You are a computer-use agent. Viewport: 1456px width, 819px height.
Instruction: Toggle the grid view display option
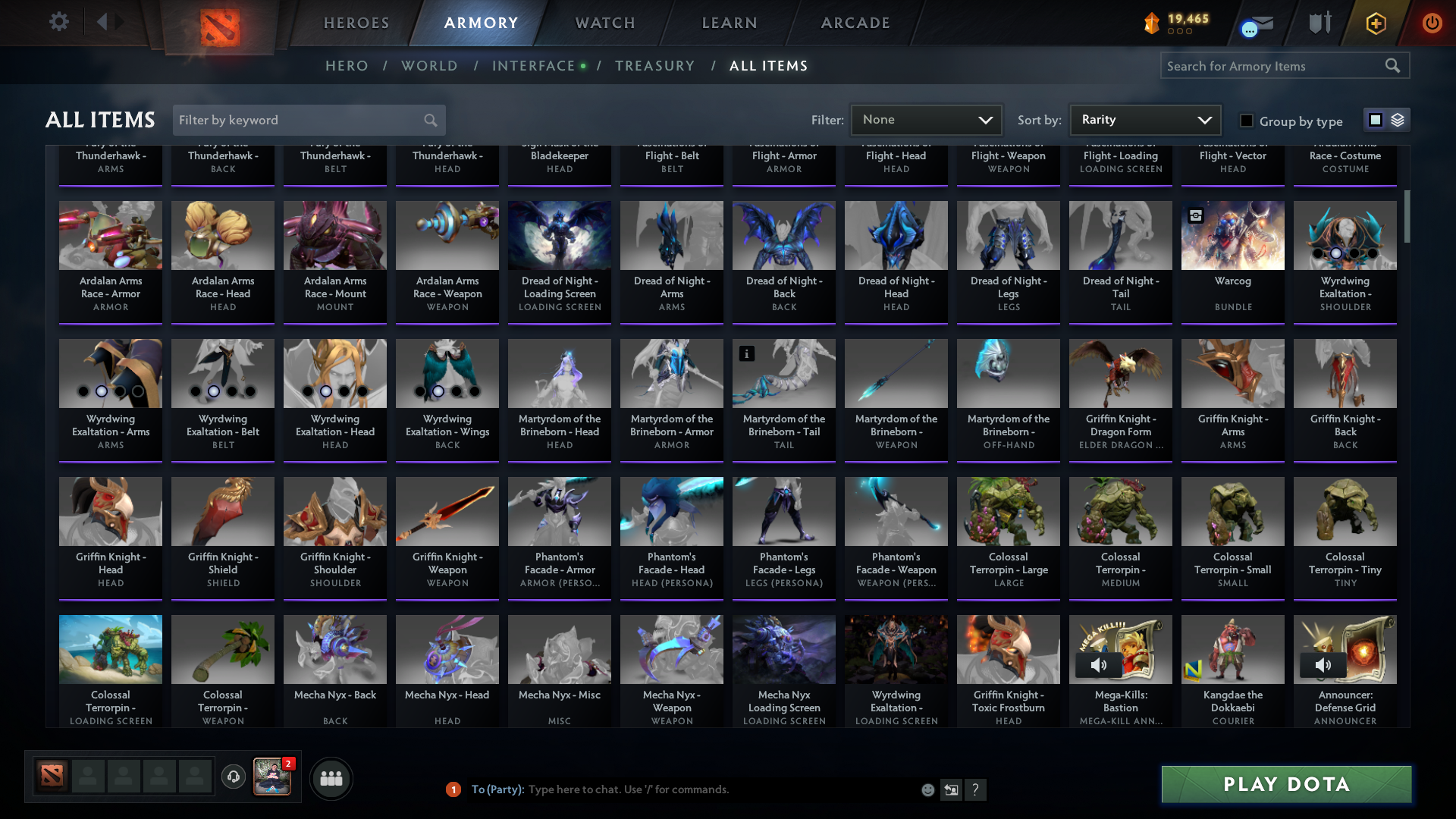(x=1374, y=119)
